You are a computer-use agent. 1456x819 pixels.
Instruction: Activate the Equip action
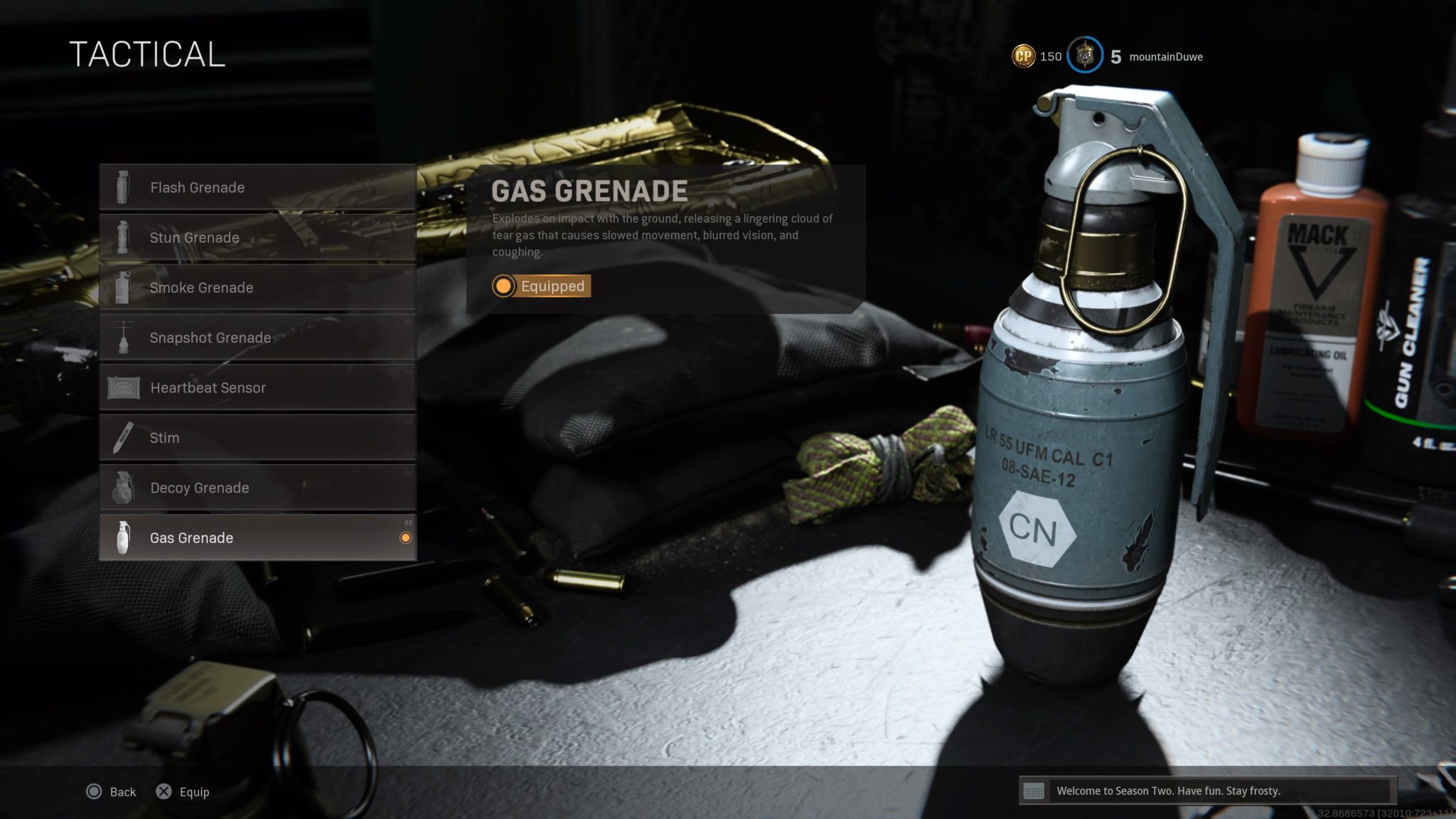click(x=183, y=792)
